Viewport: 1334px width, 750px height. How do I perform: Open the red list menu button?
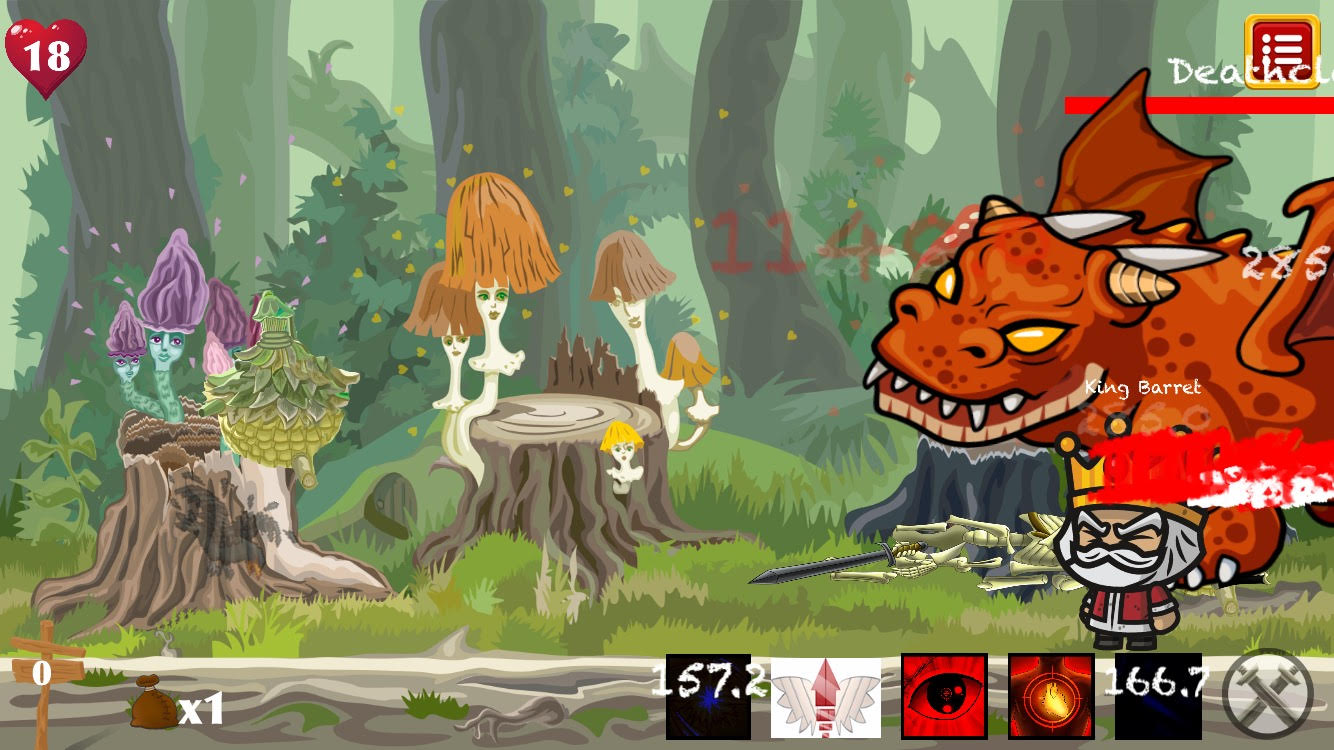[1283, 52]
